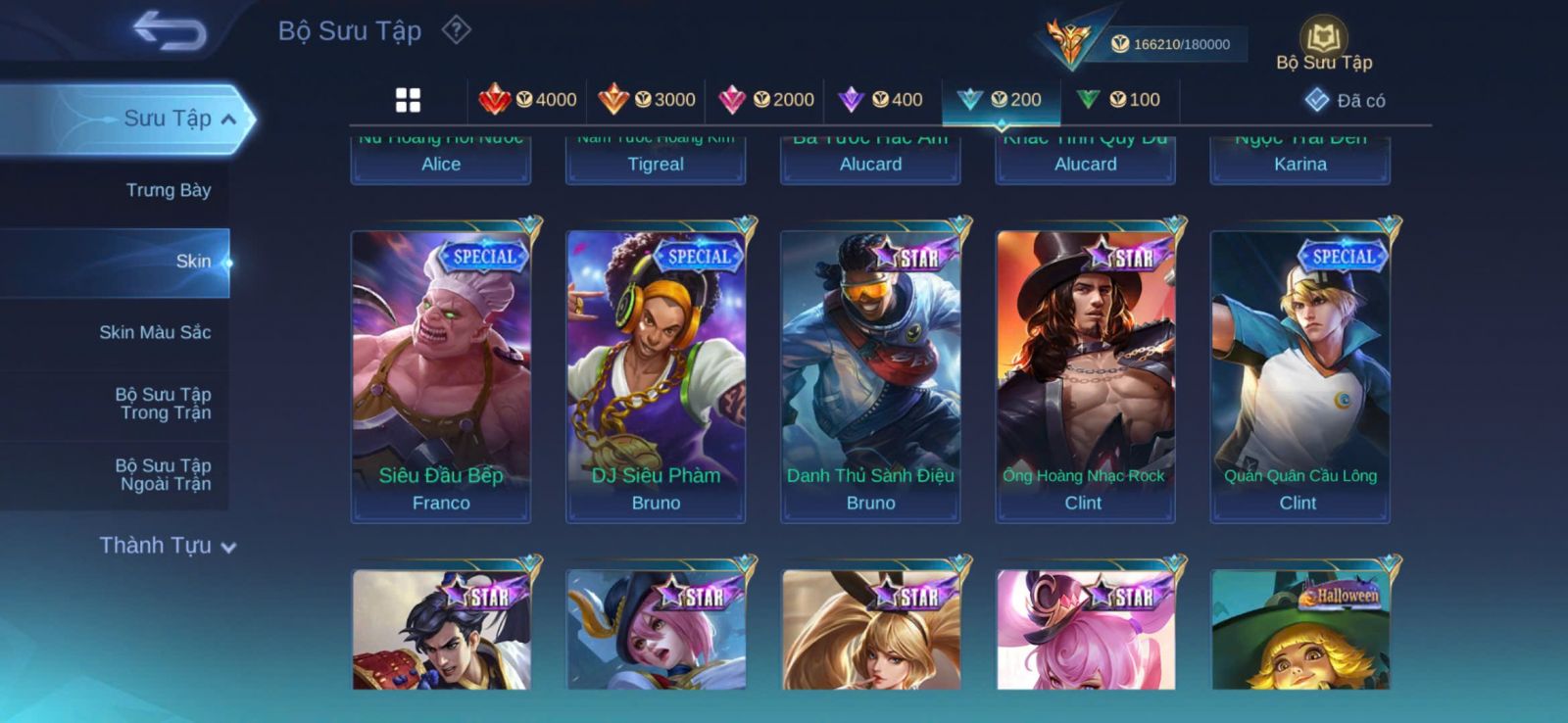Open the Trưng Bày menu entry
Image resolution: width=1568 pixels, height=723 pixels.
point(168,190)
